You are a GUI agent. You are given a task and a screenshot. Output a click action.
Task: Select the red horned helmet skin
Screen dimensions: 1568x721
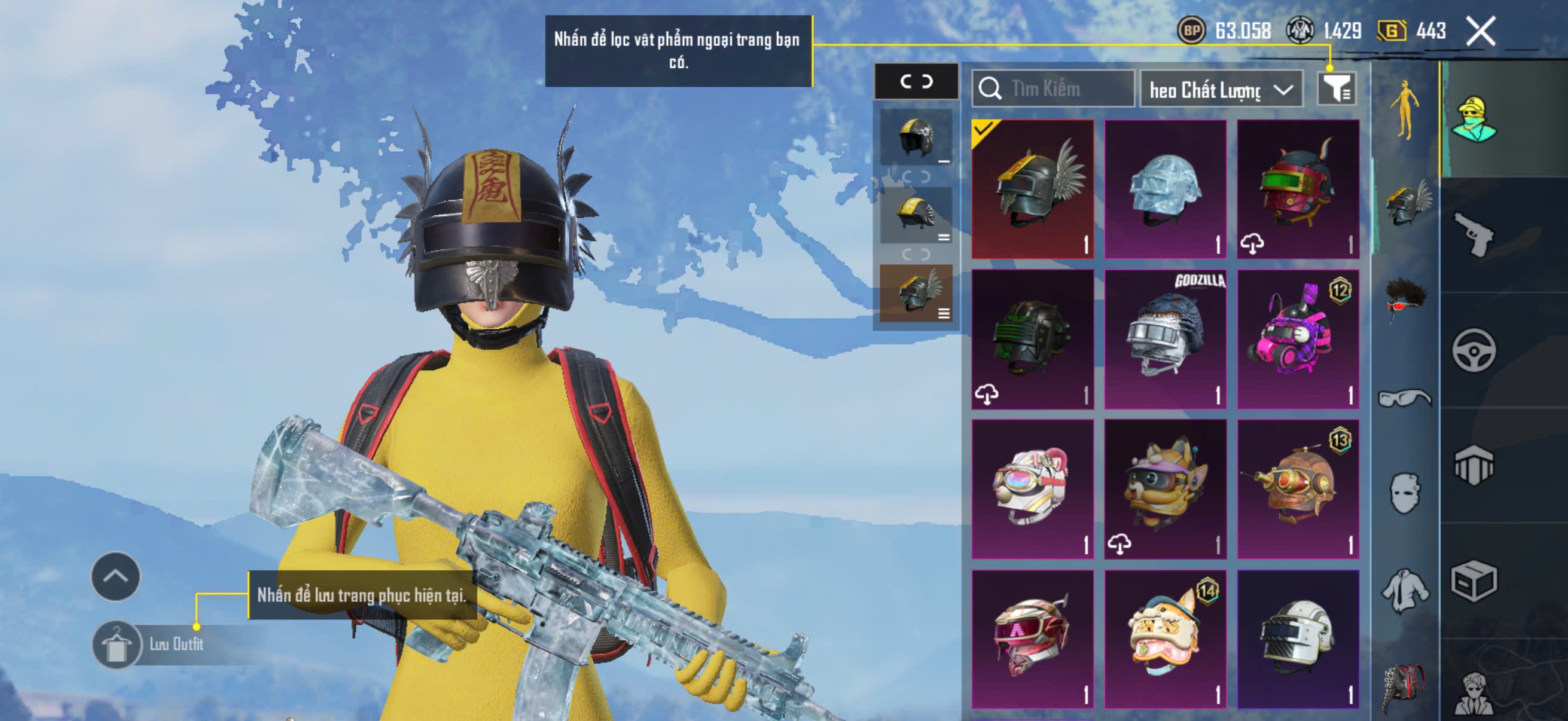(x=1298, y=188)
